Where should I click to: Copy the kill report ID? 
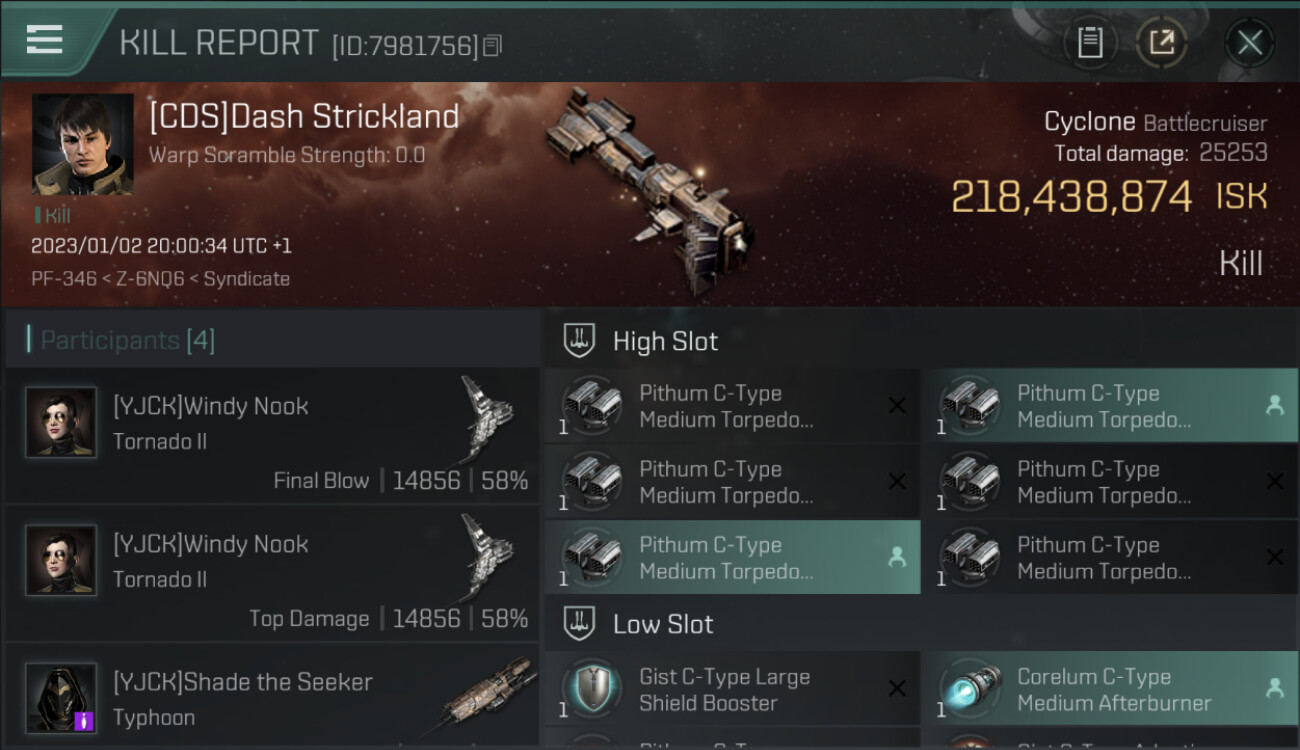click(492, 45)
